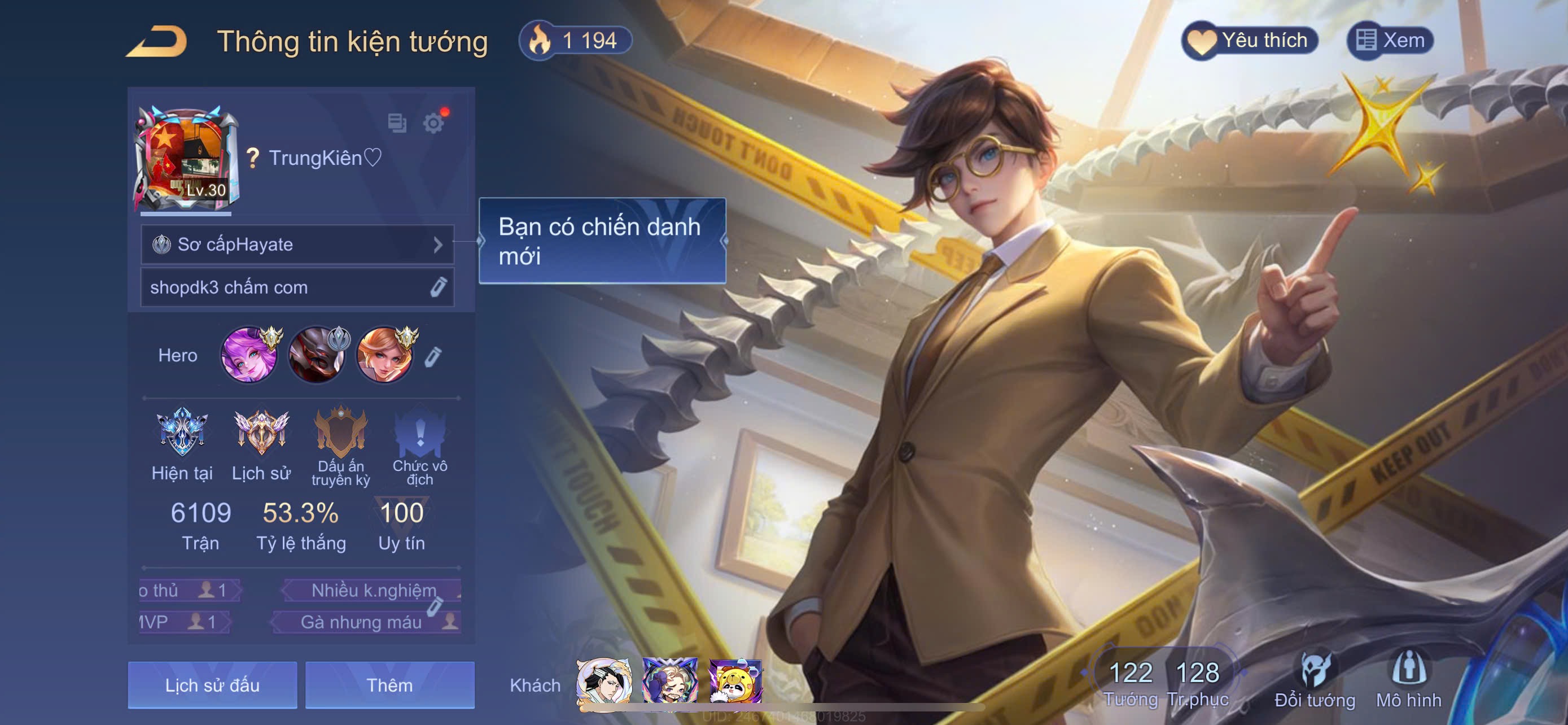
Task: Go back with the gold arrow button
Action: coord(157,41)
